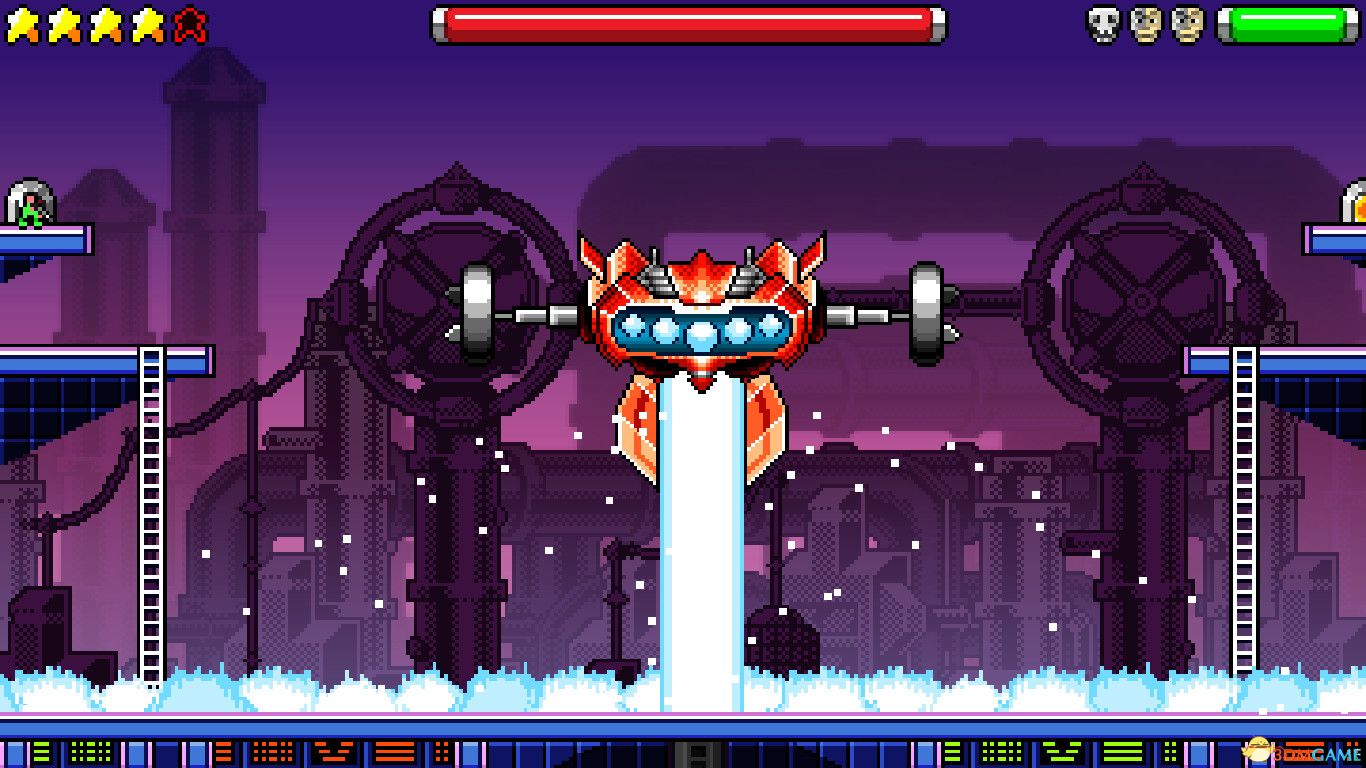
Task: Open the glowing portal on the left platform
Action: coord(28,198)
